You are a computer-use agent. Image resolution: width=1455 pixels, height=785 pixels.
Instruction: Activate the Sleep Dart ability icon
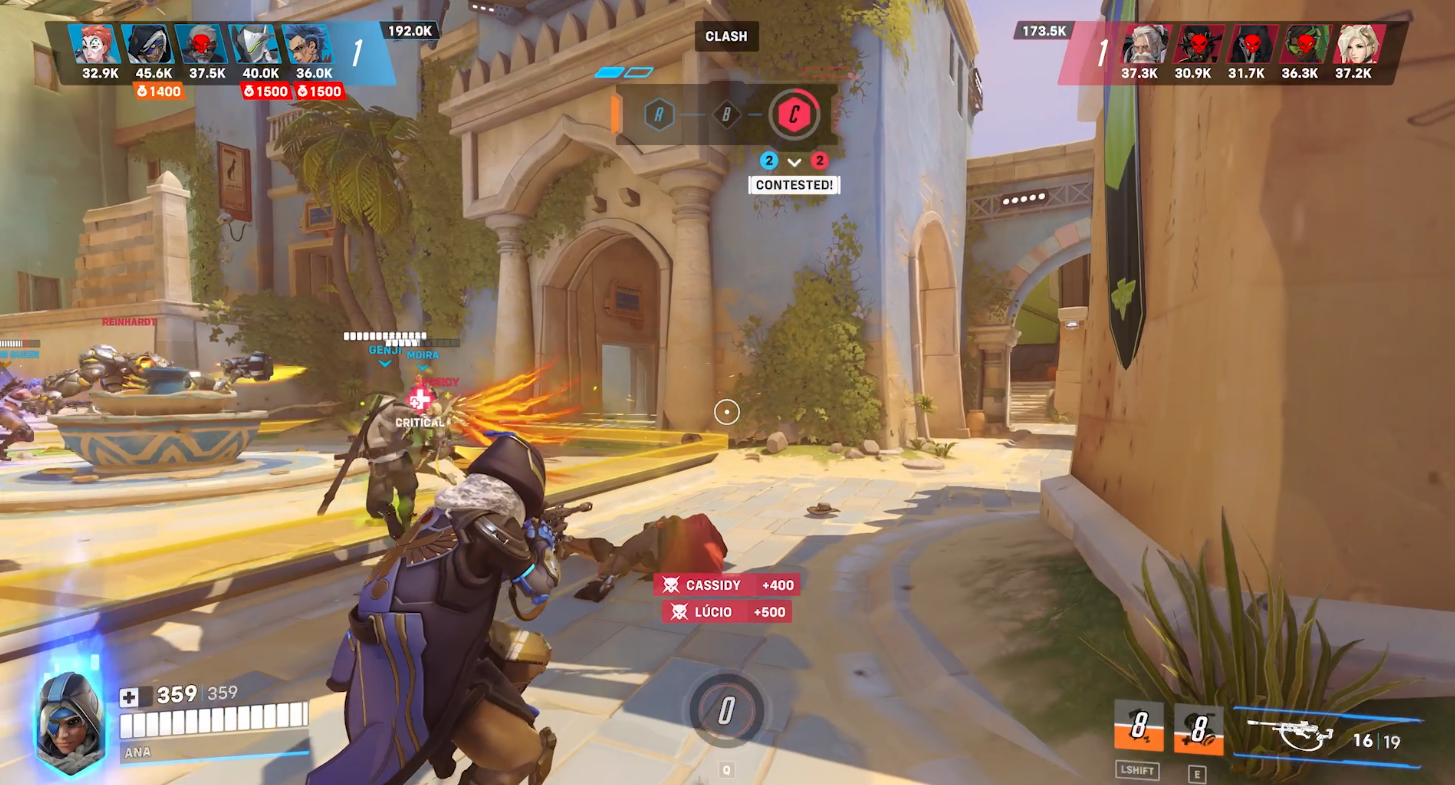1139,727
